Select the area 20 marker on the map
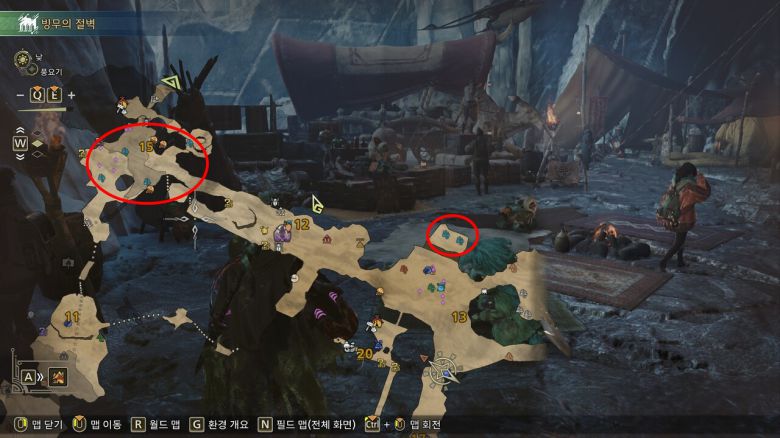Image resolution: width=780 pixels, height=438 pixels. point(365,353)
